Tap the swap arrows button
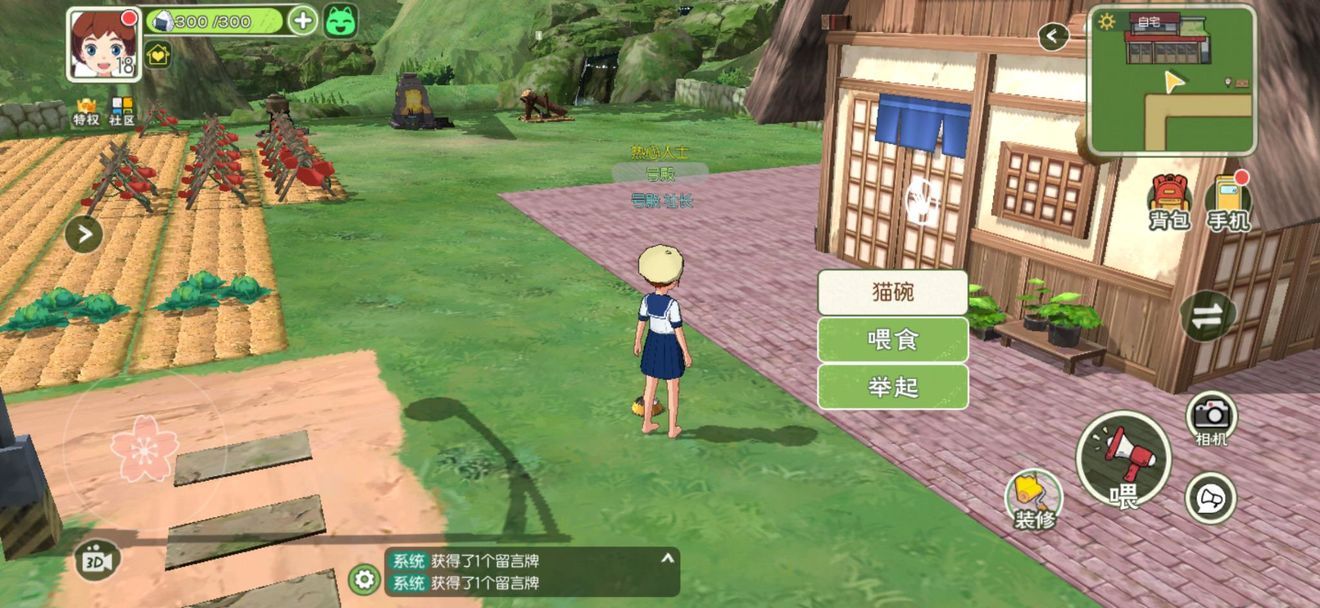This screenshot has height=608, width=1320. [1208, 315]
